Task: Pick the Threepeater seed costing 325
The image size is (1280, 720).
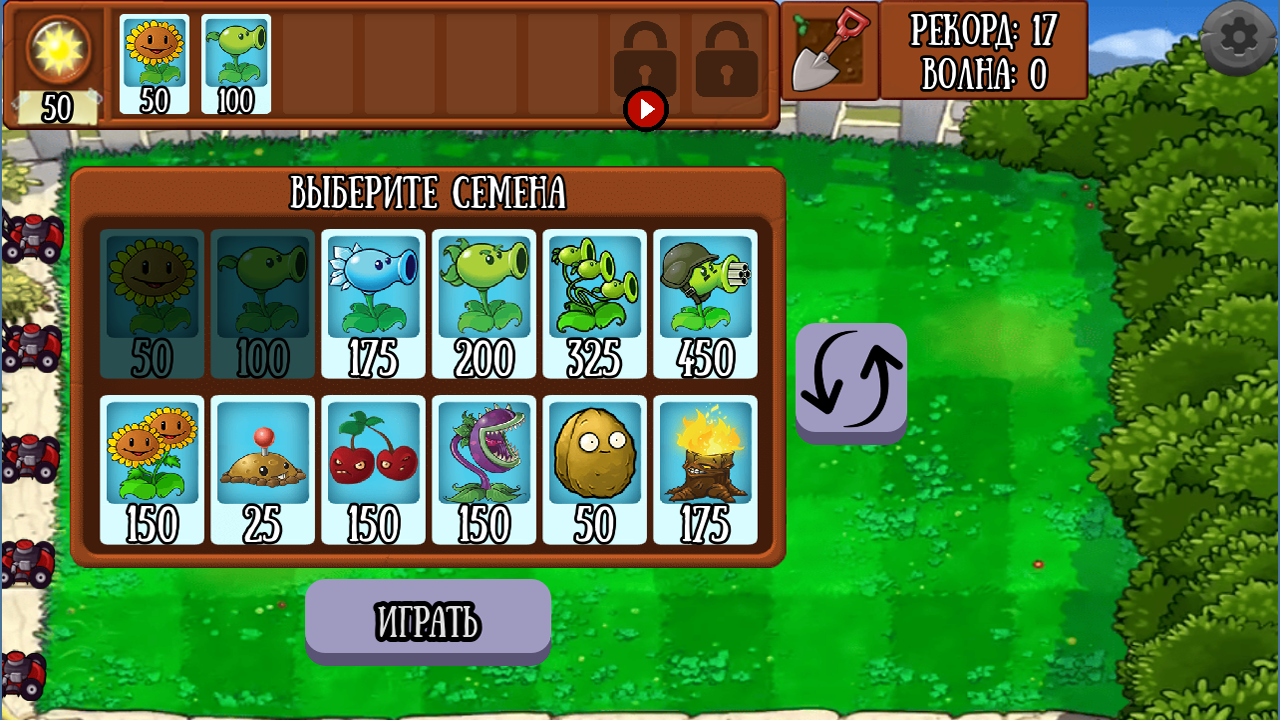Action: pos(594,304)
